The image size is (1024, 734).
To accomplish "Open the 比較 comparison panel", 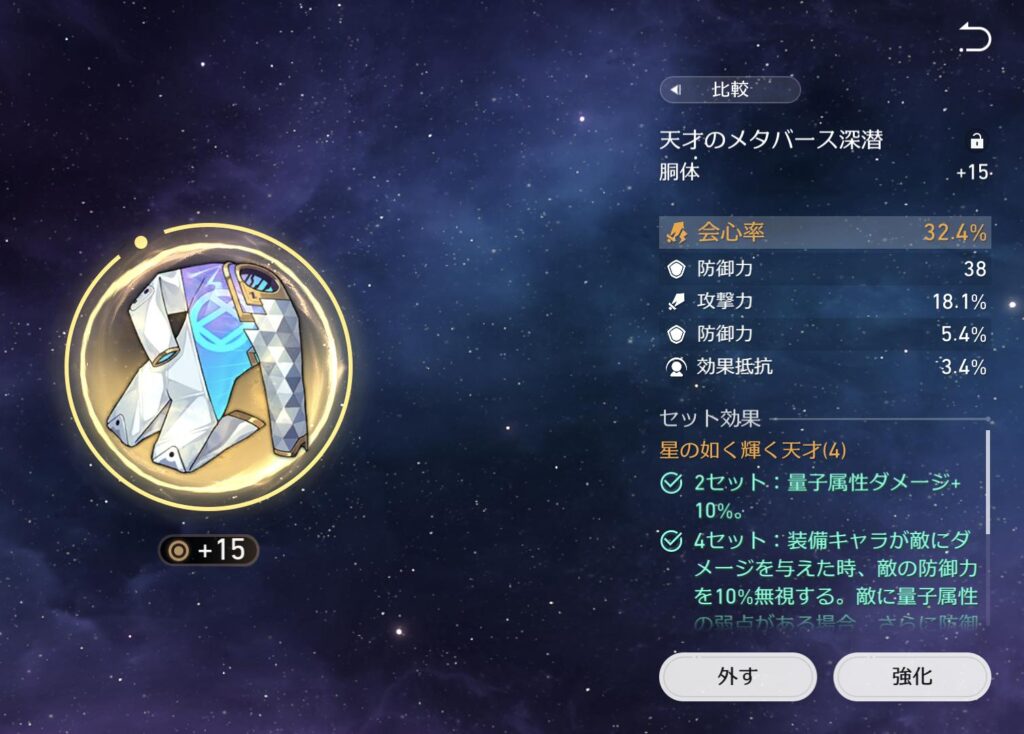I will click(x=730, y=90).
